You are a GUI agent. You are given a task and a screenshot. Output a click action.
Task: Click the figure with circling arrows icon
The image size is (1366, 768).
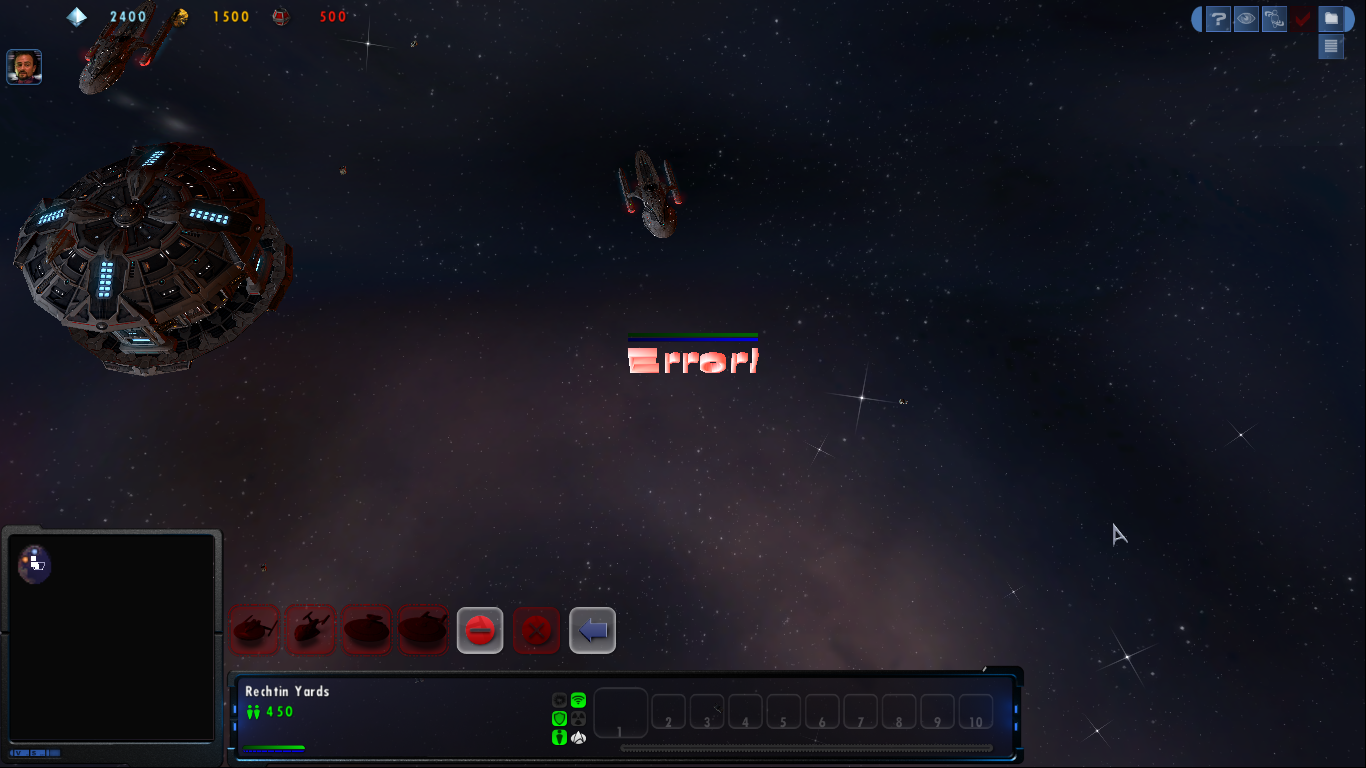[1274, 19]
